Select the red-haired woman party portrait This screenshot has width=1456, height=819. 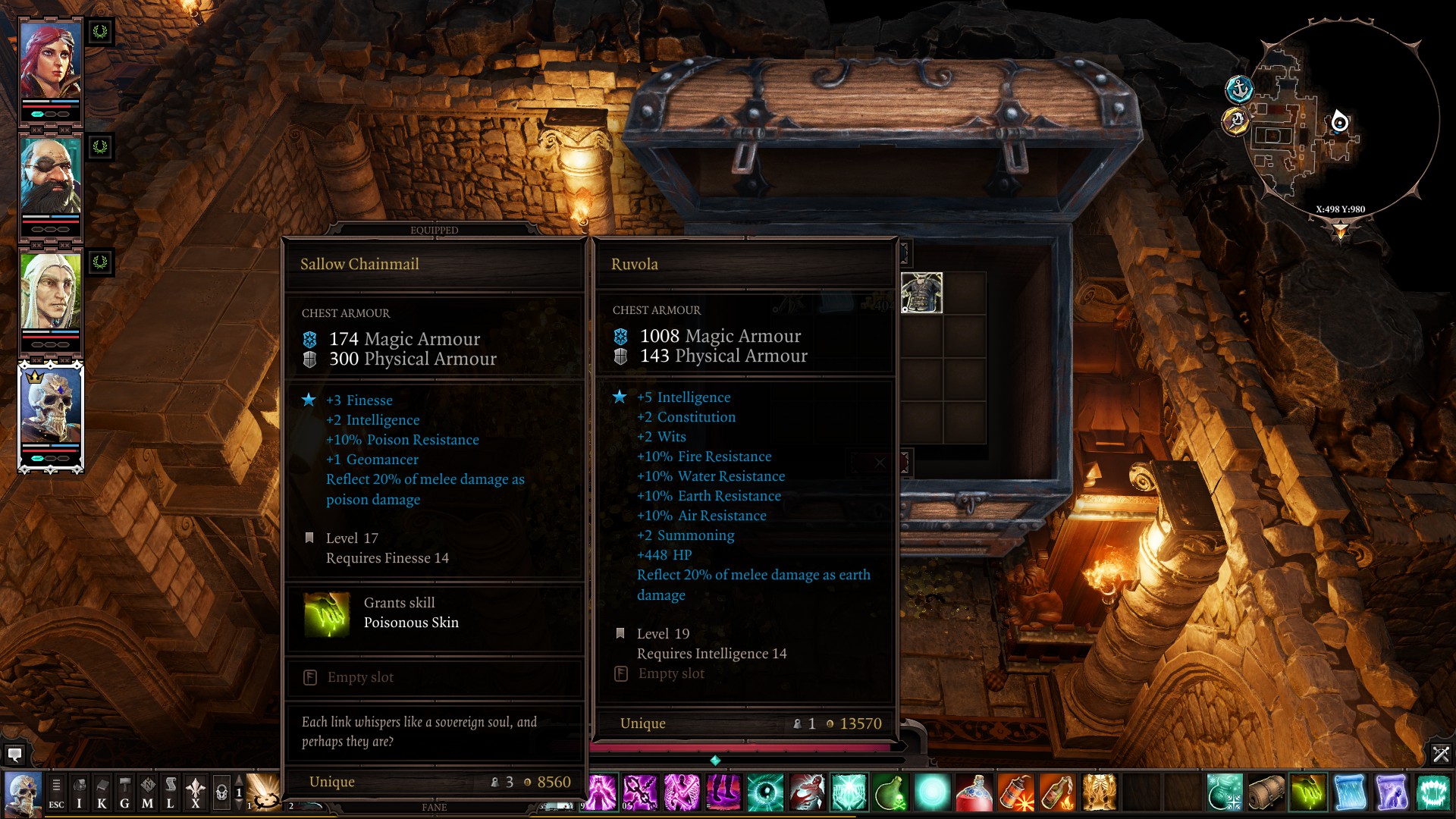point(50,62)
